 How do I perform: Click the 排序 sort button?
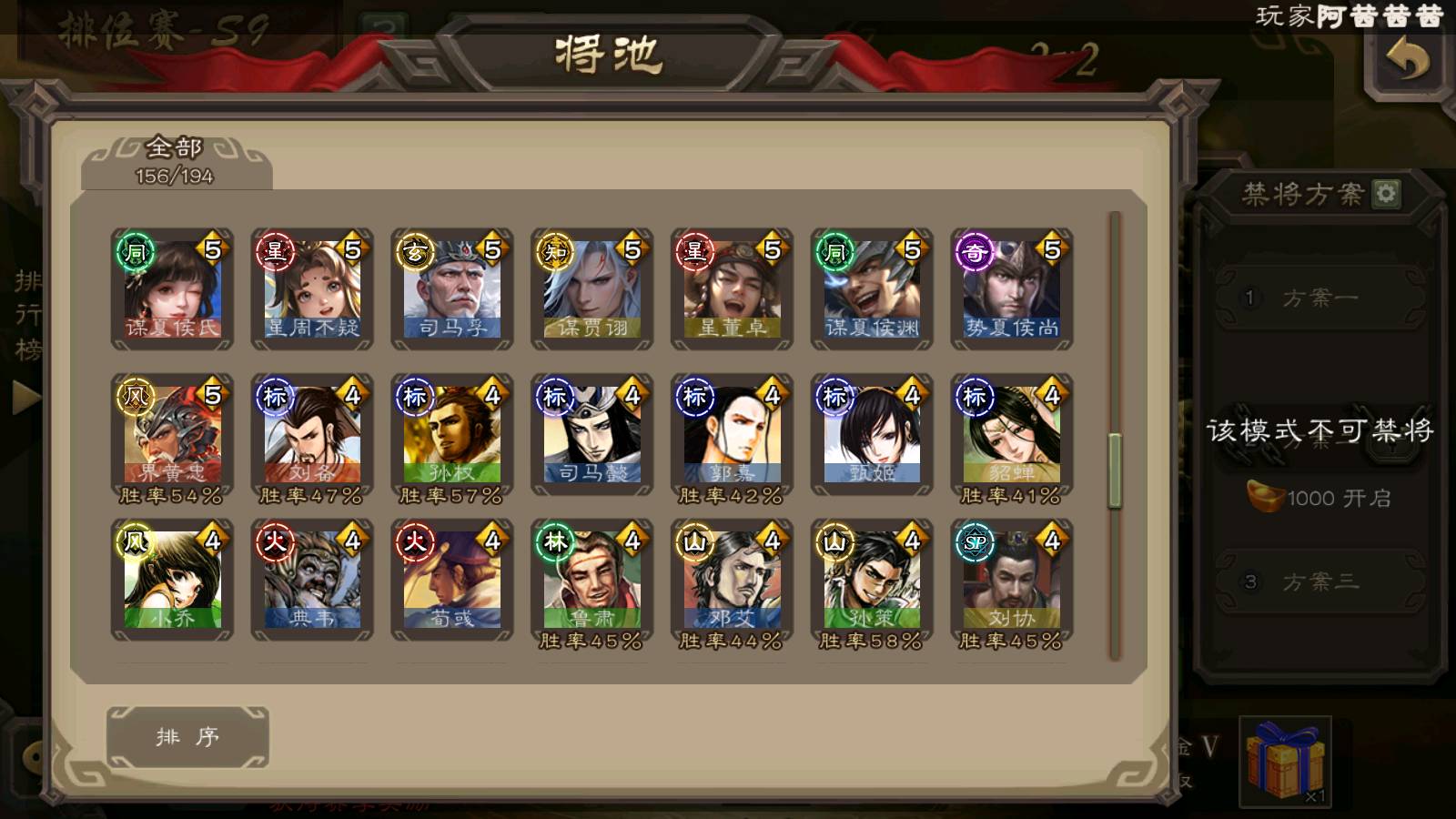click(187, 736)
